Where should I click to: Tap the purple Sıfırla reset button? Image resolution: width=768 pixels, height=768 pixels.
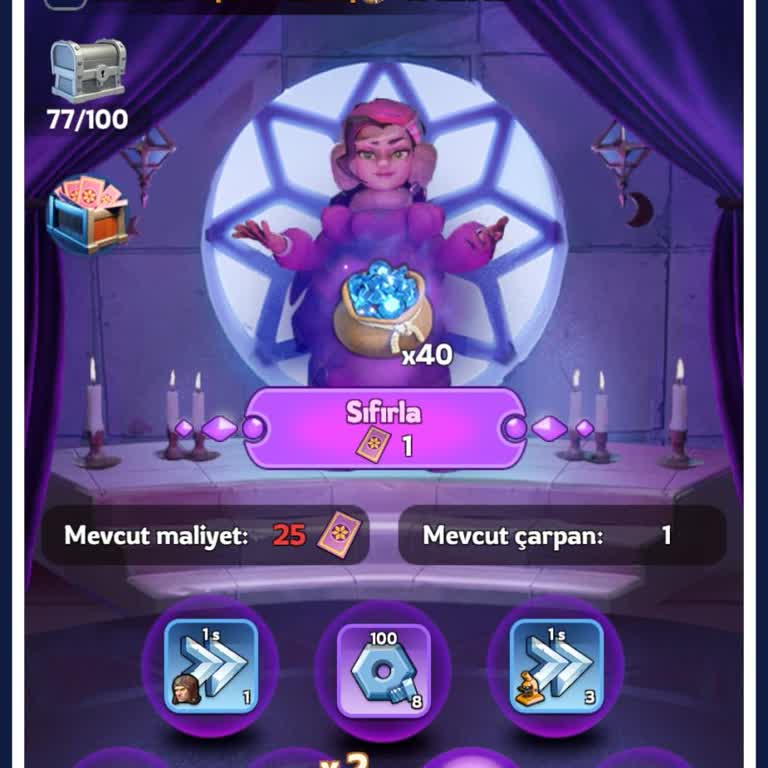pos(384,428)
